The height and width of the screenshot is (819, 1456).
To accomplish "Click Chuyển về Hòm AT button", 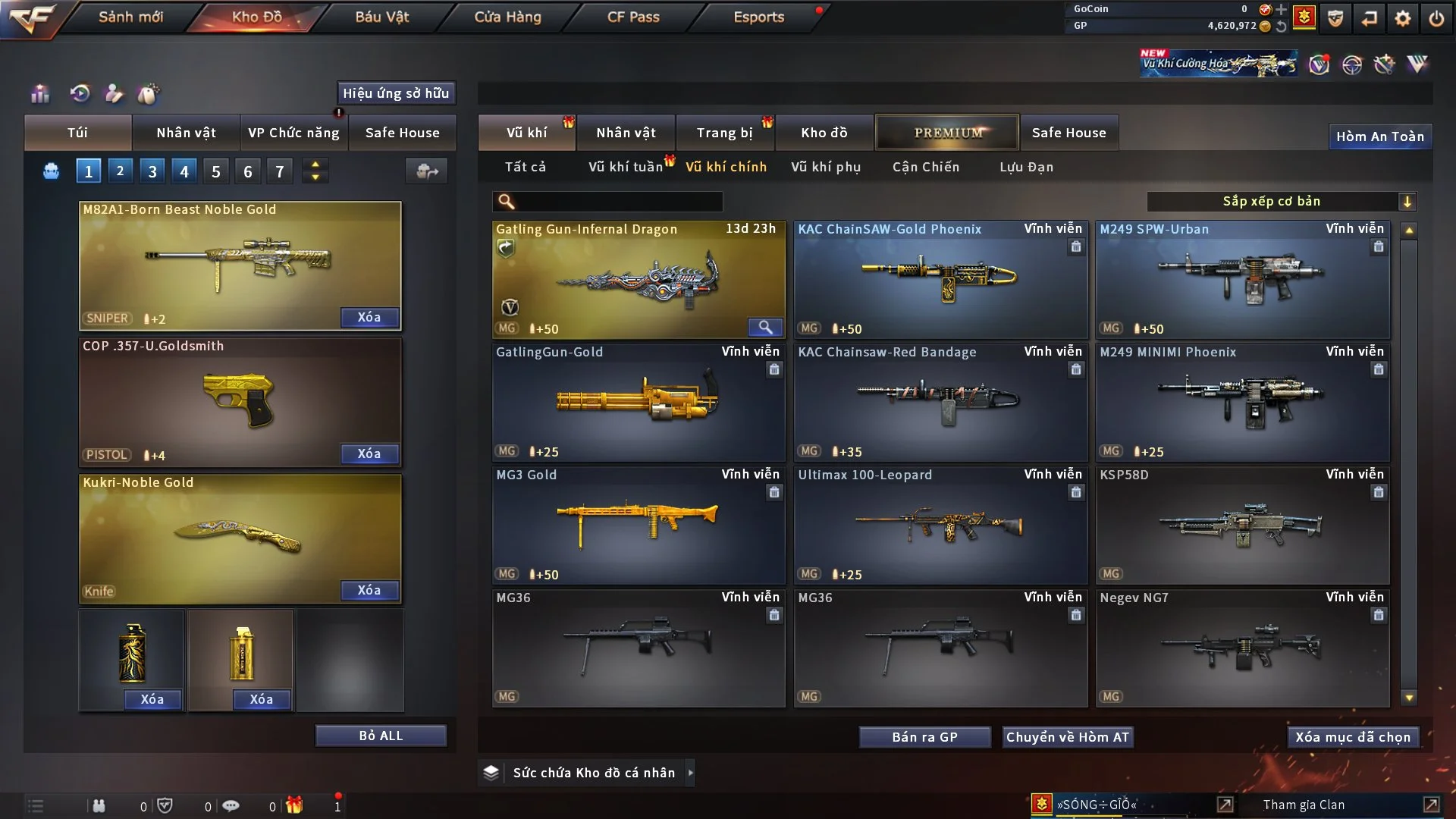I will tap(1067, 737).
